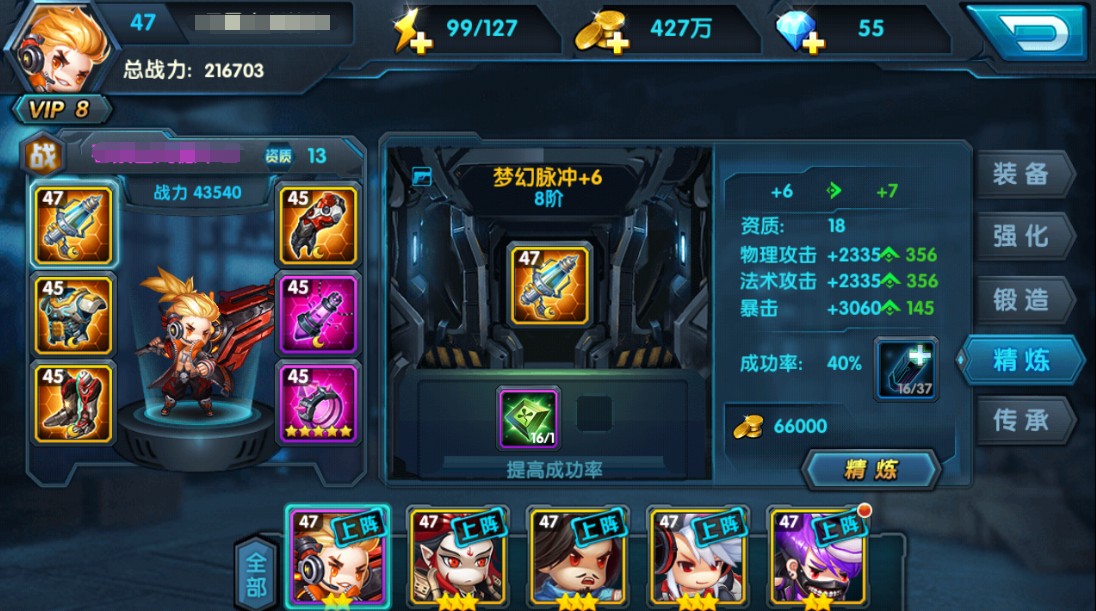Viewport: 1096px width, 611px height.
Task: Switch to the 强化 enhance tab
Action: tap(1022, 236)
